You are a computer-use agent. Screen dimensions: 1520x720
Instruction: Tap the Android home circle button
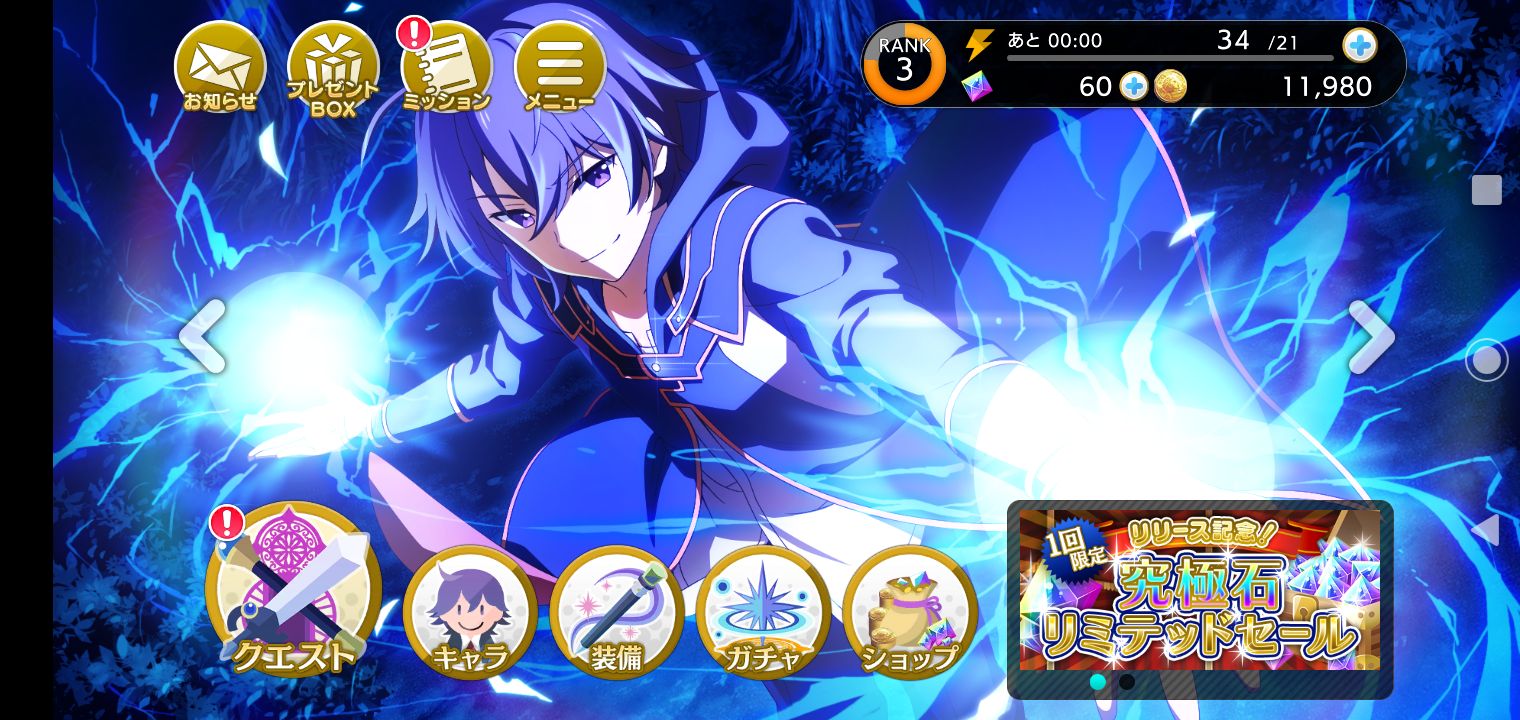click(x=1486, y=360)
